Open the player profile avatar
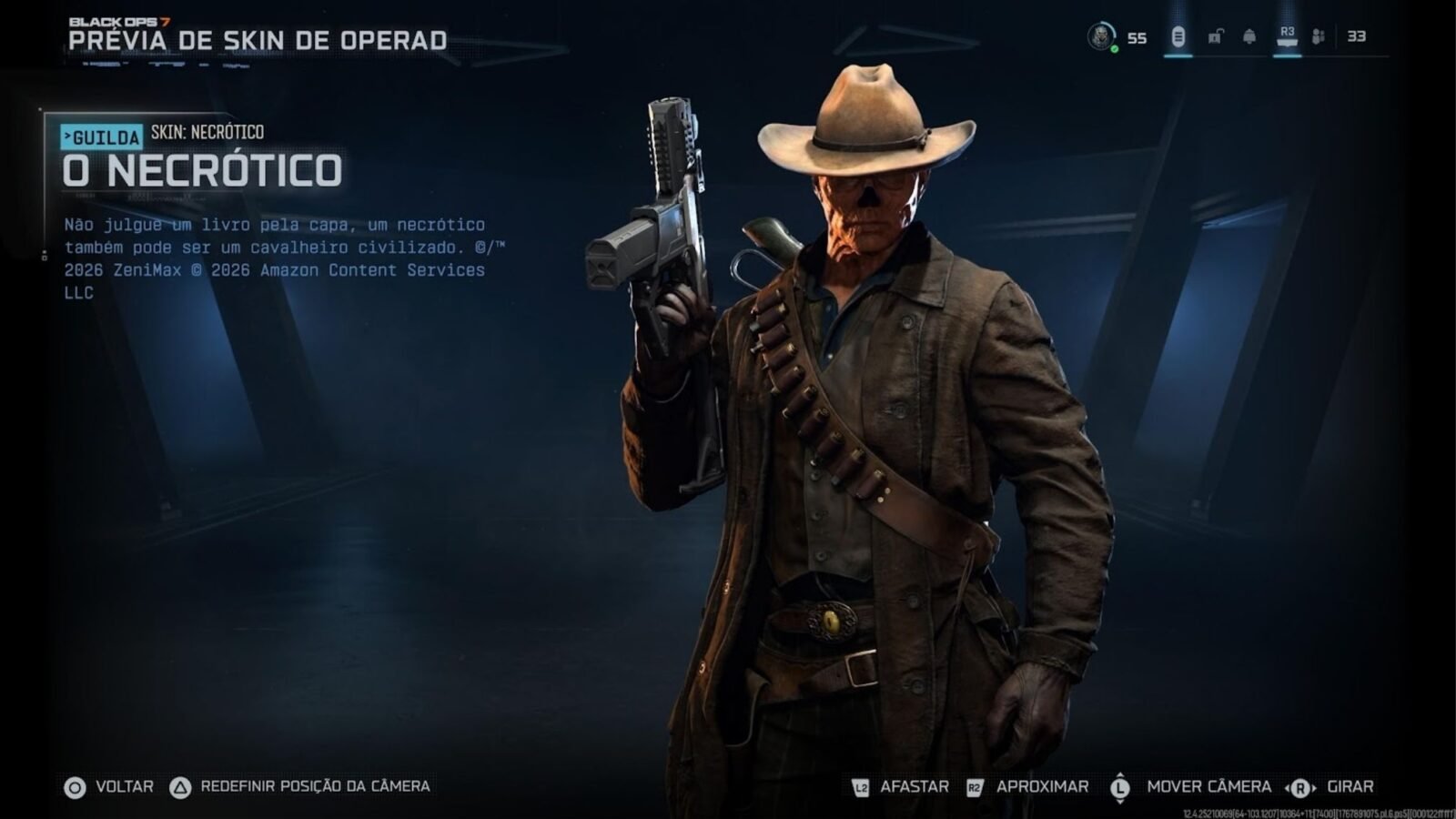The image size is (1456, 819). (x=1101, y=36)
